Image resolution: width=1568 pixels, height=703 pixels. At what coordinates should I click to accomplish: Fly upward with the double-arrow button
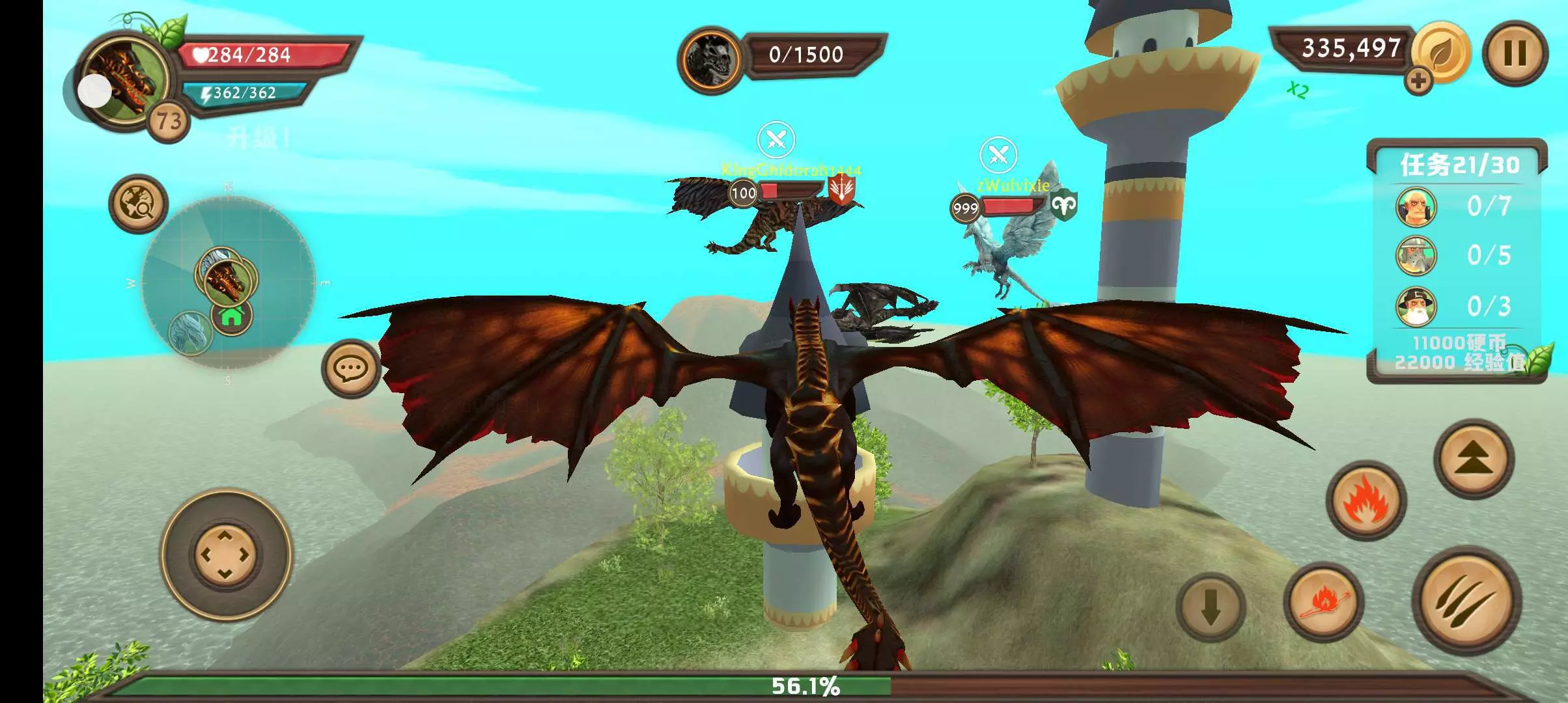coord(1474,458)
